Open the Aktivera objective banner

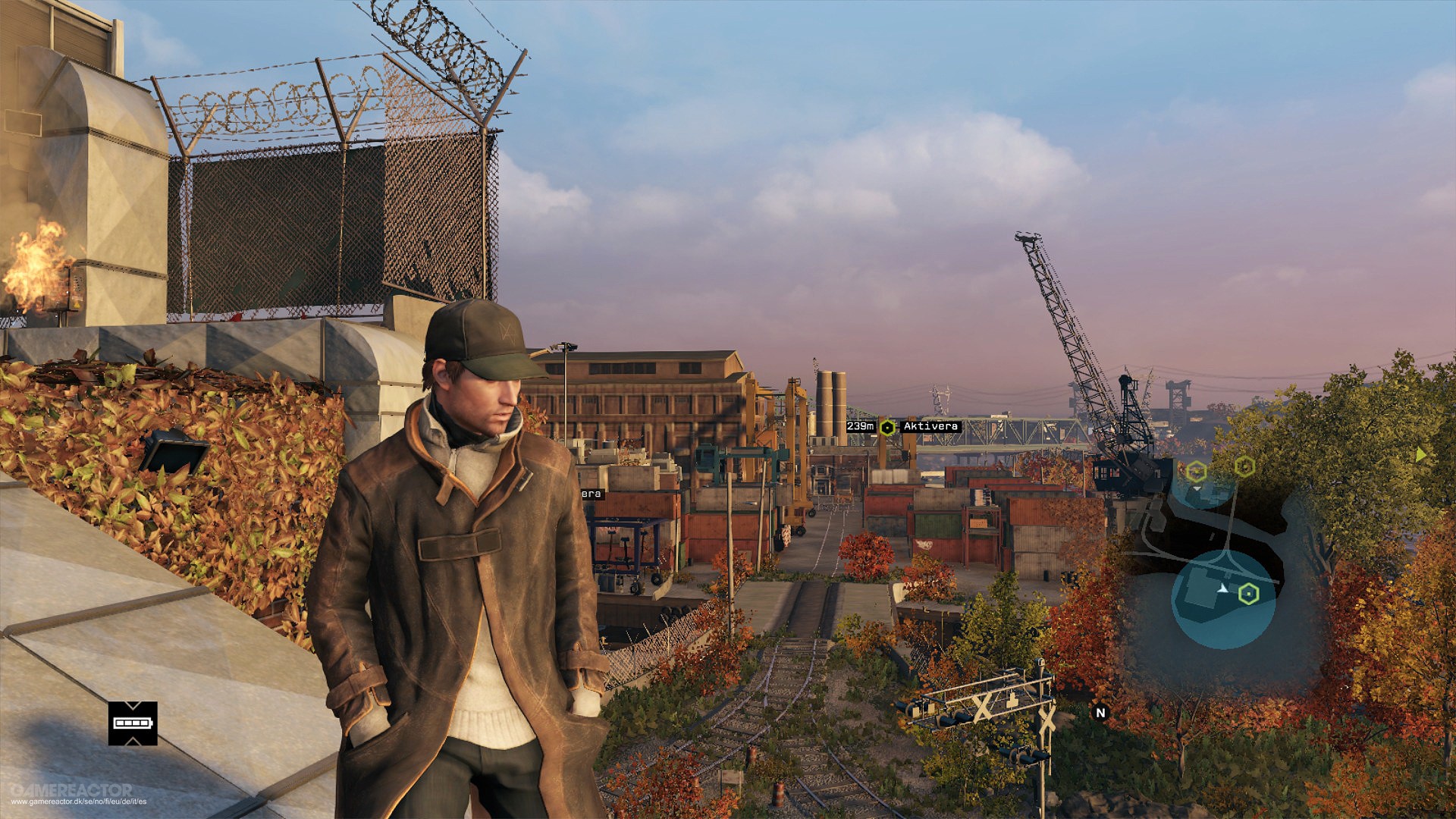tap(930, 427)
